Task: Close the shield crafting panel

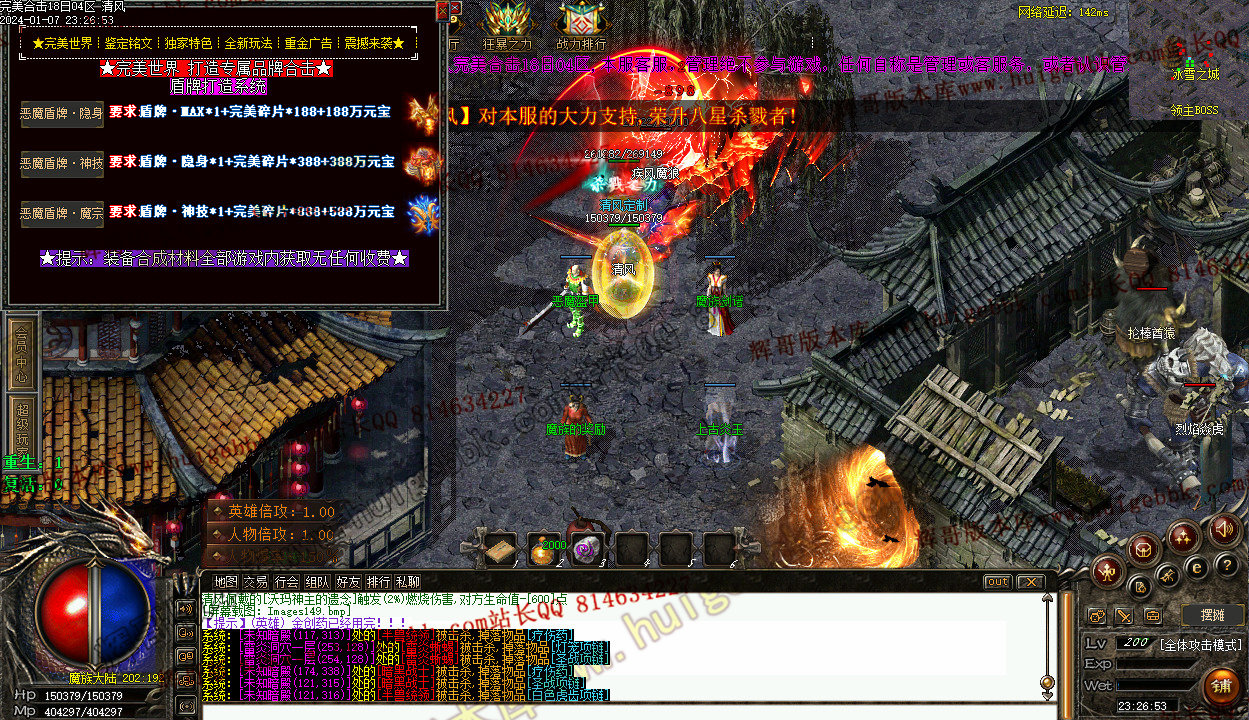Action: 442,12
